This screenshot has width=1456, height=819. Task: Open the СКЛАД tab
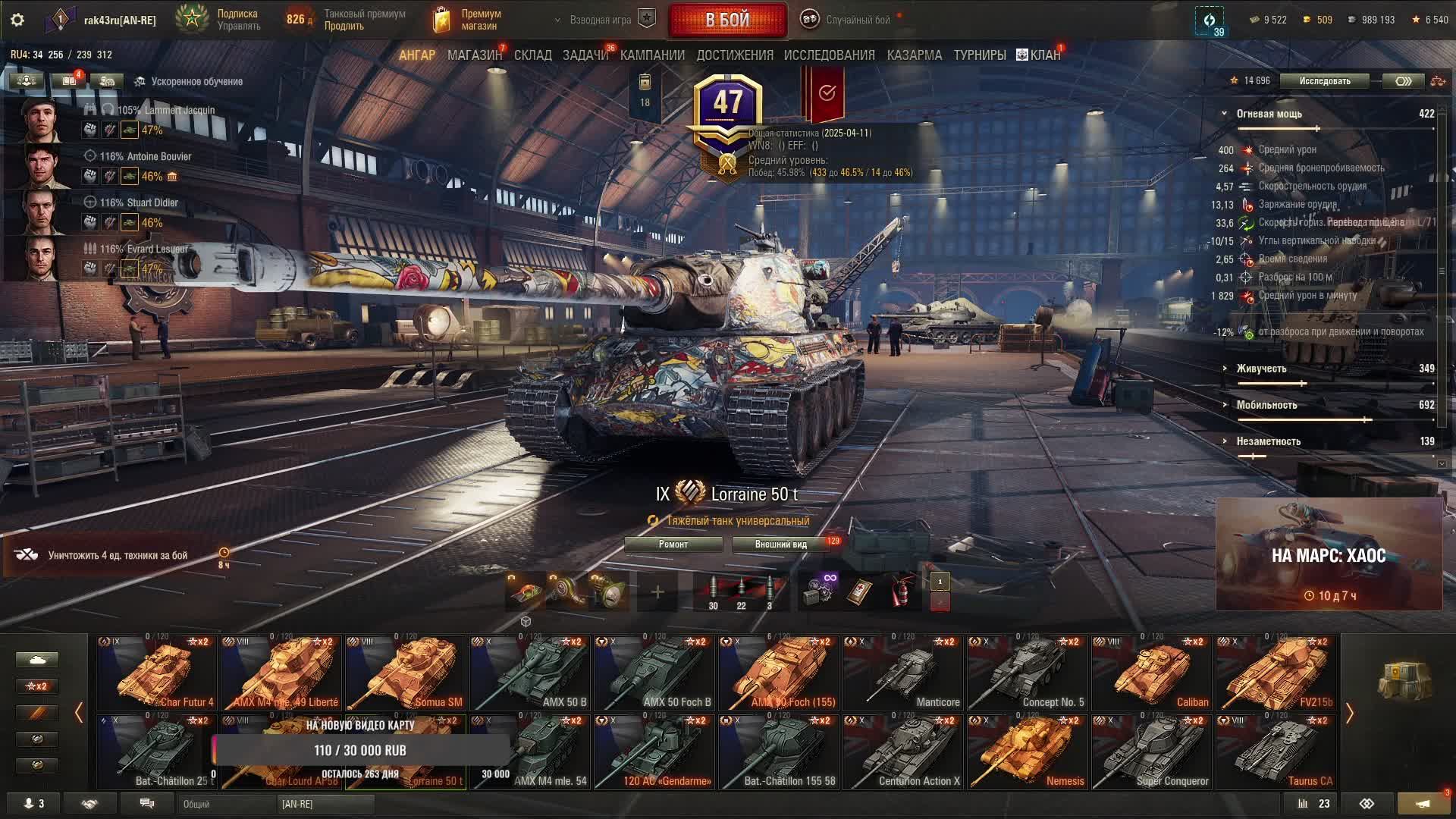(532, 55)
